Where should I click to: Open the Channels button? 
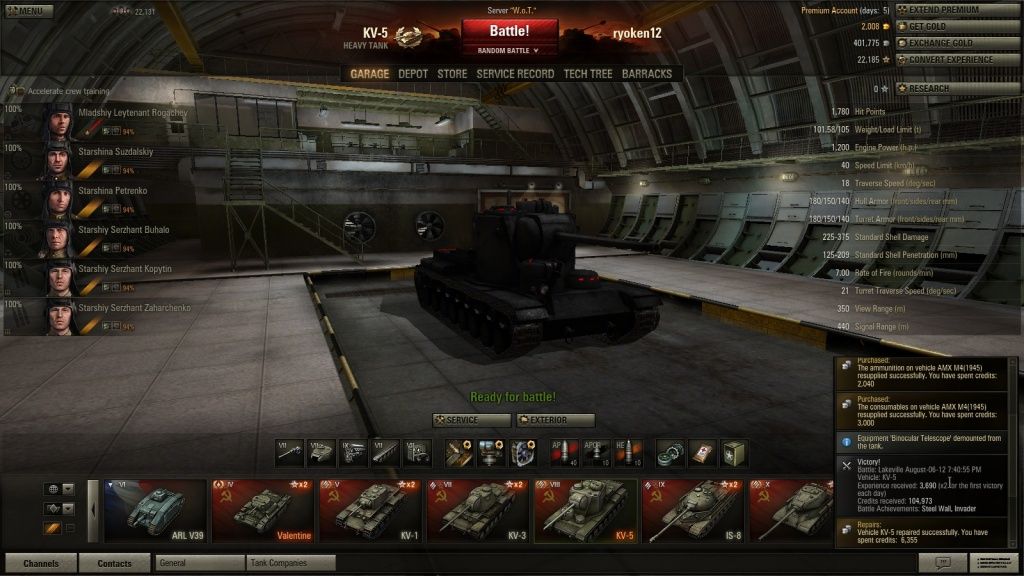click(41, 563)
